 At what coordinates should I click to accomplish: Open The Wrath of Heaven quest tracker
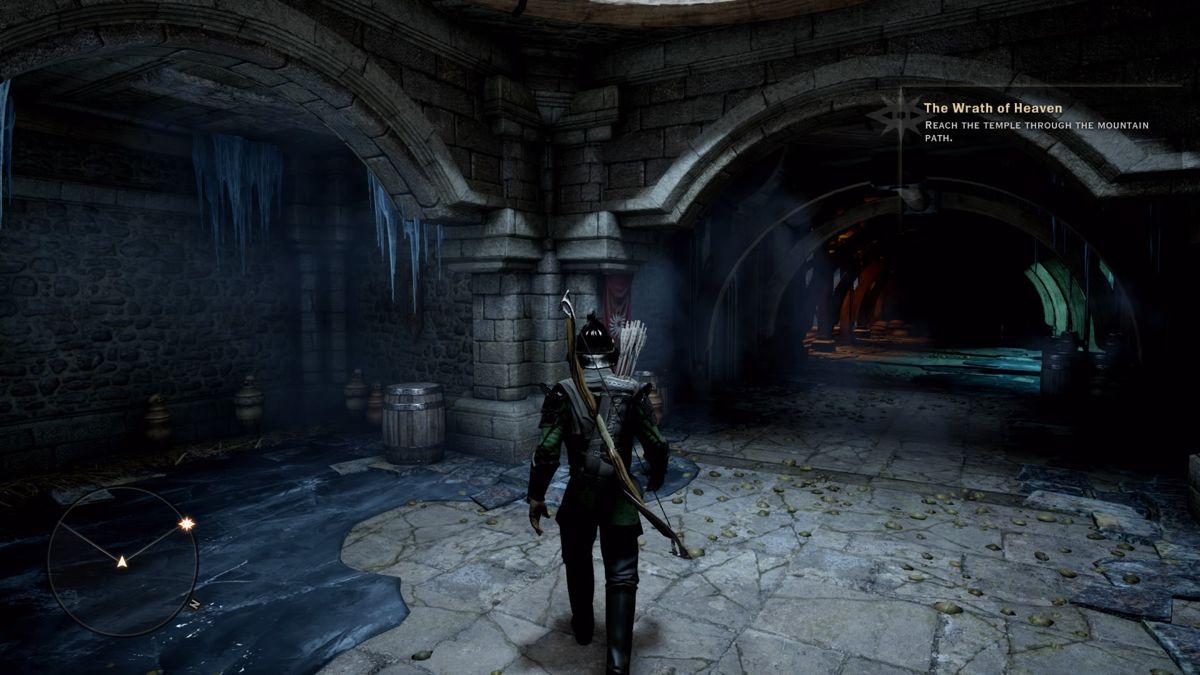(x=979, y=108)
